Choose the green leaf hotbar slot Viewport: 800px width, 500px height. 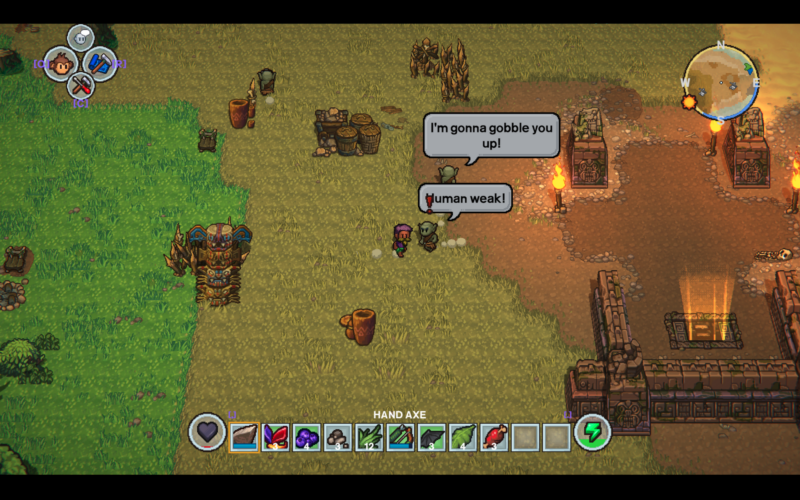(463, 437)
